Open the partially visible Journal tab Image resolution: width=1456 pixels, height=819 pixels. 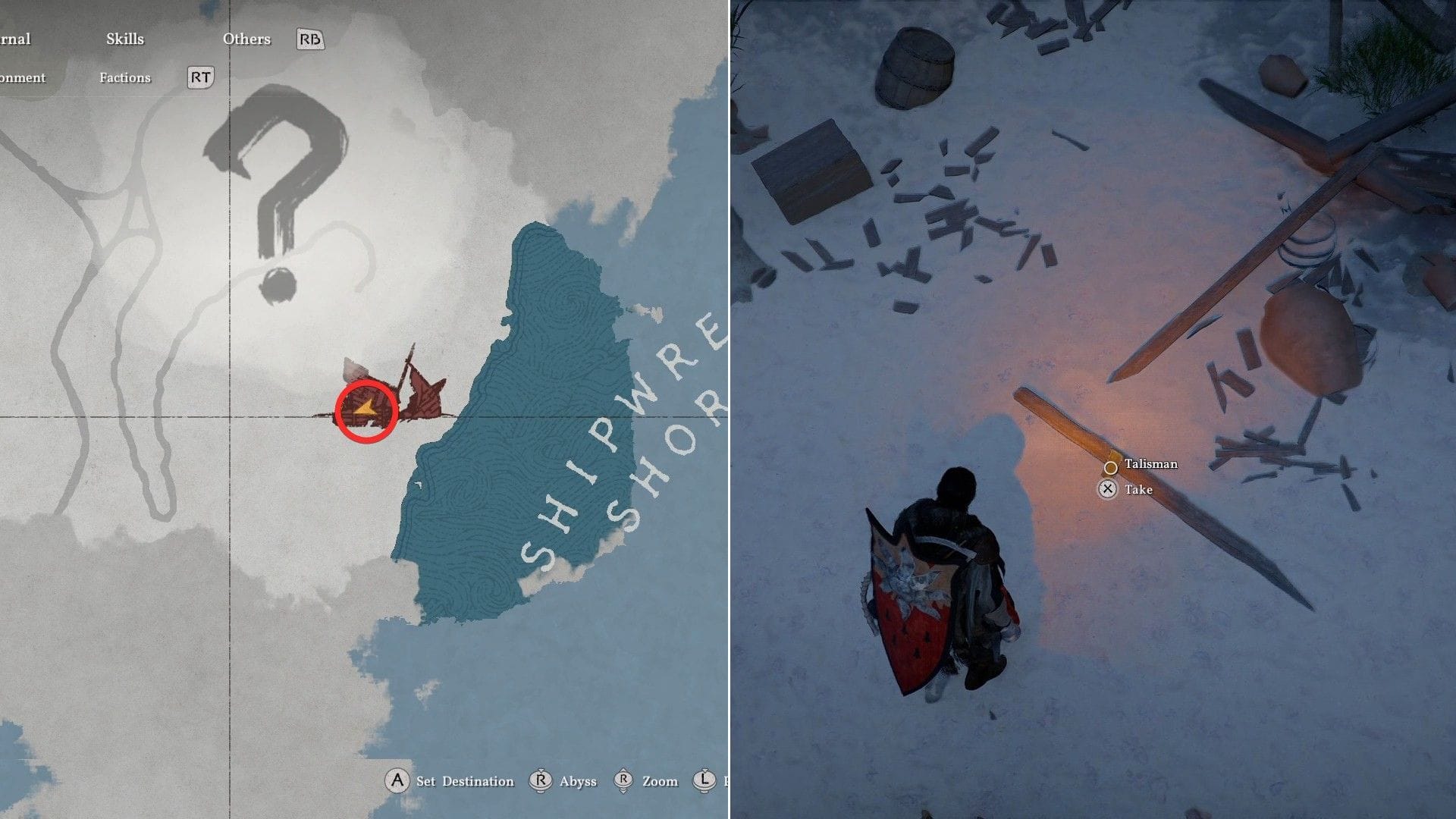coord(15,39)
